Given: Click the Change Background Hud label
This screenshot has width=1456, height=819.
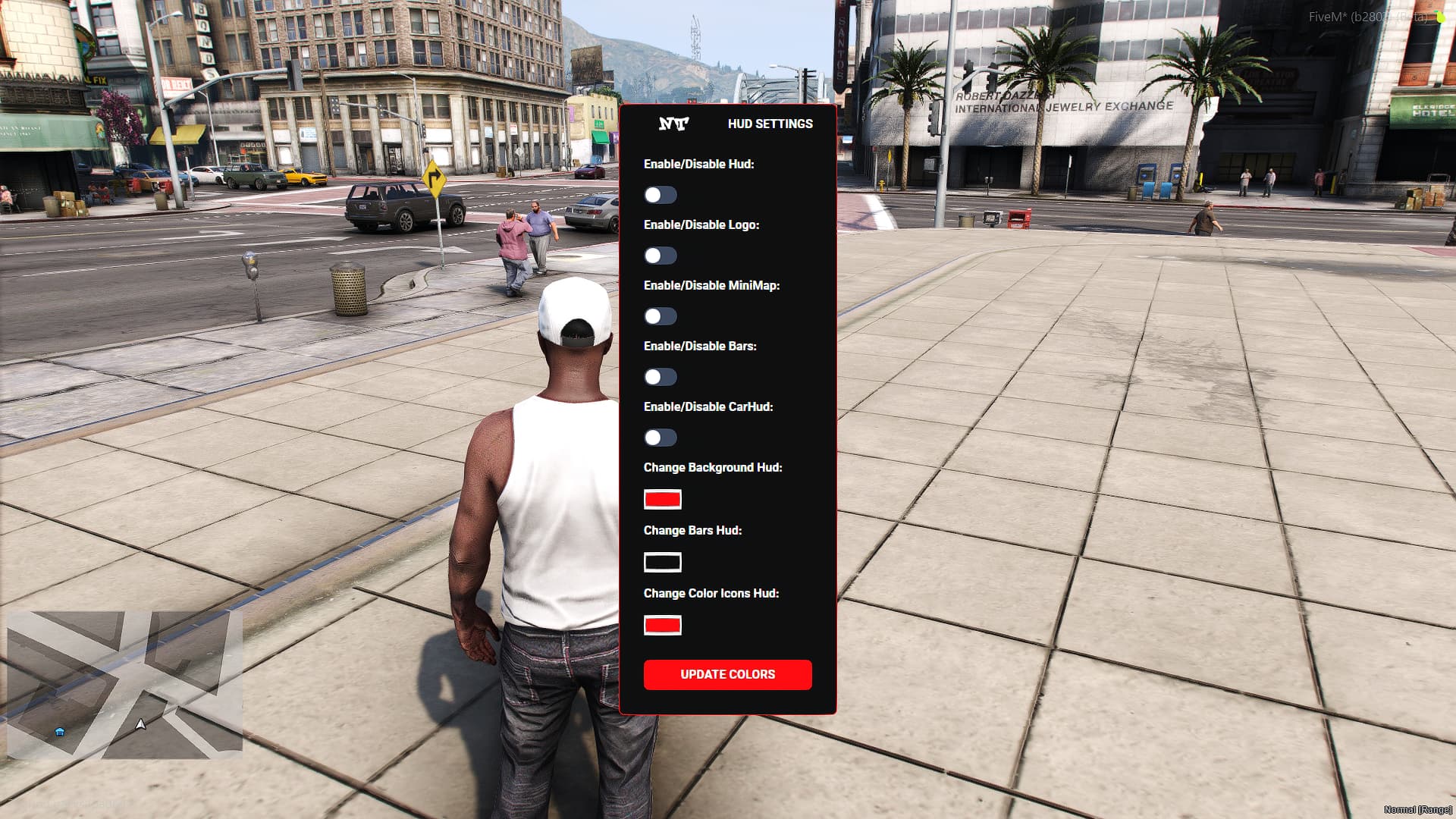Looking at the screenshot, I should (x=713, y=467).
